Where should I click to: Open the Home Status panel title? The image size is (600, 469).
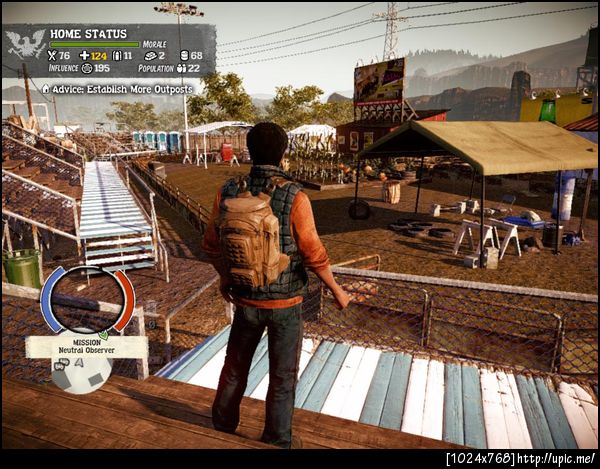(x=87, y=32)
